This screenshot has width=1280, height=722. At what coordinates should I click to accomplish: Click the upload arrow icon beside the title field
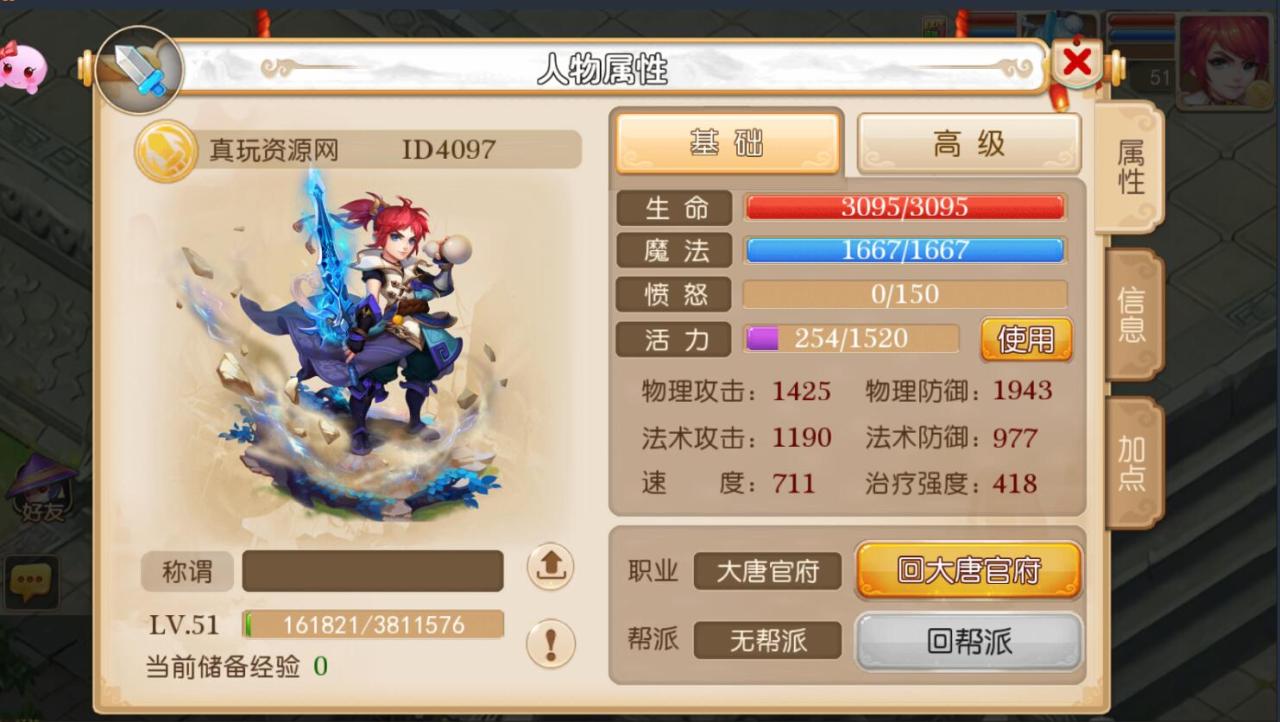pos(548,567)
